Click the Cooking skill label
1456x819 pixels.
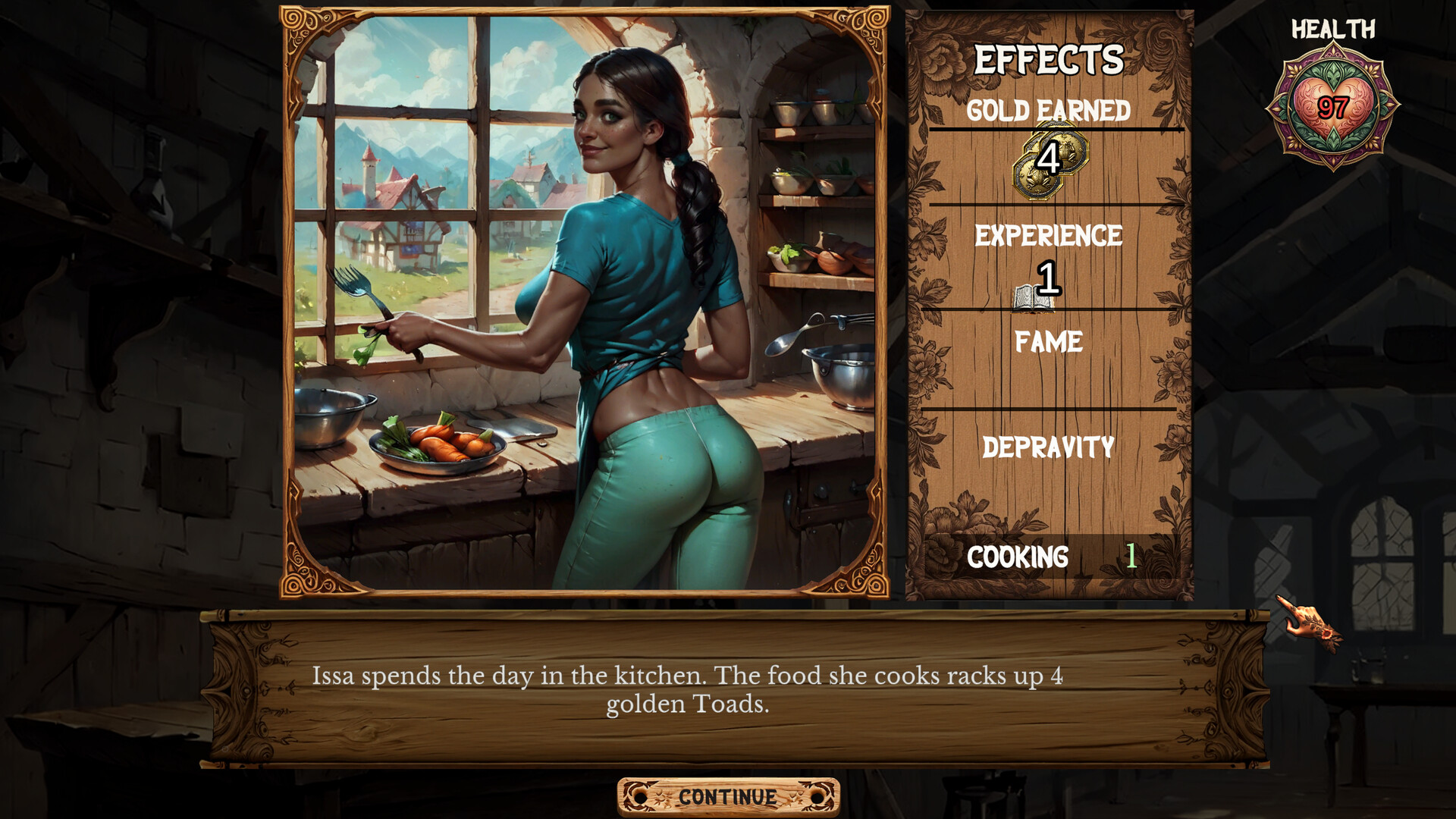[x=1016, y=557]
